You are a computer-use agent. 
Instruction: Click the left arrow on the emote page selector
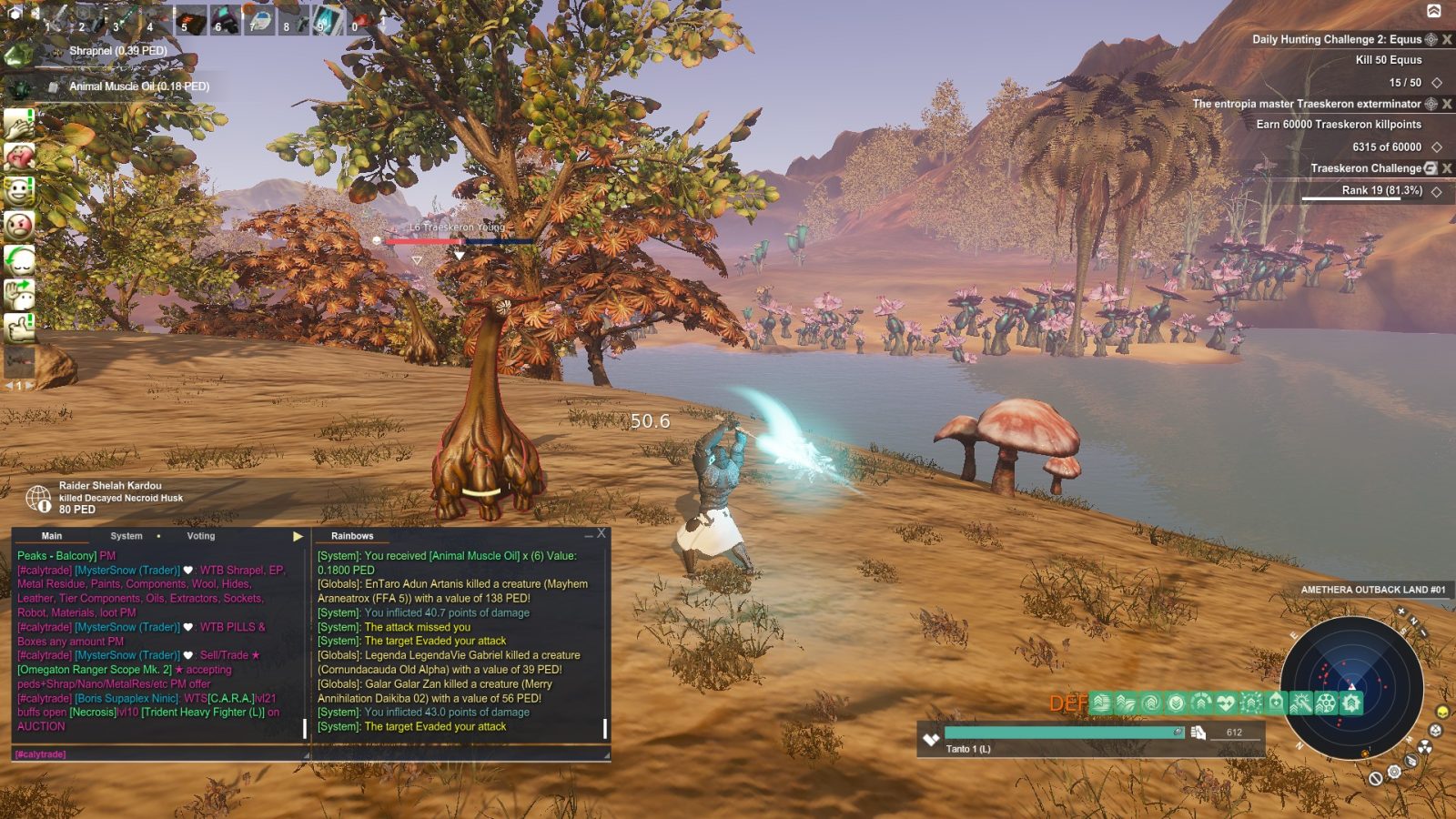[9, 383]
